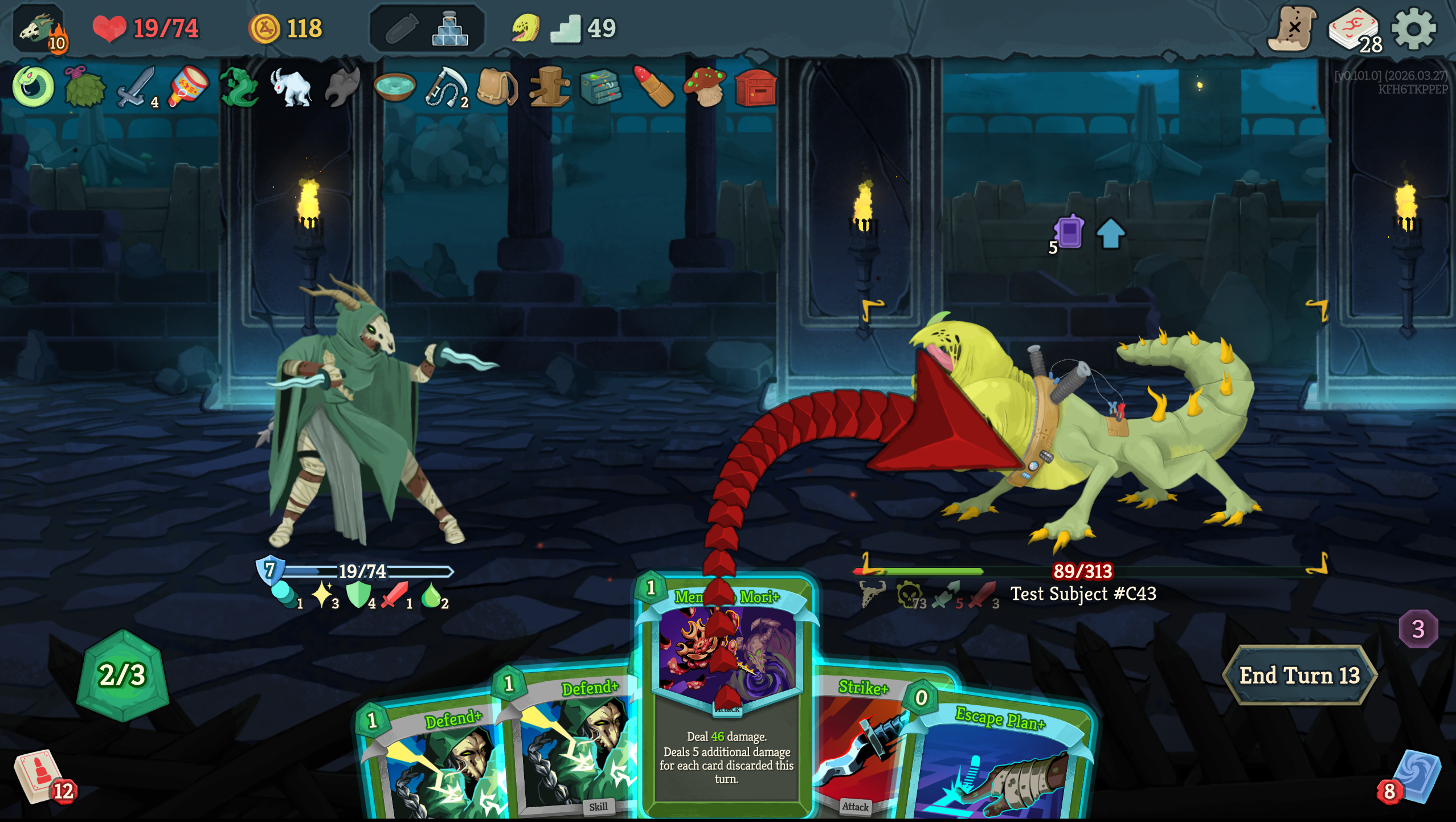Inspect the green ring snake relic
This screenshot has width=1456, height=822.
click(x=33, y=87)
